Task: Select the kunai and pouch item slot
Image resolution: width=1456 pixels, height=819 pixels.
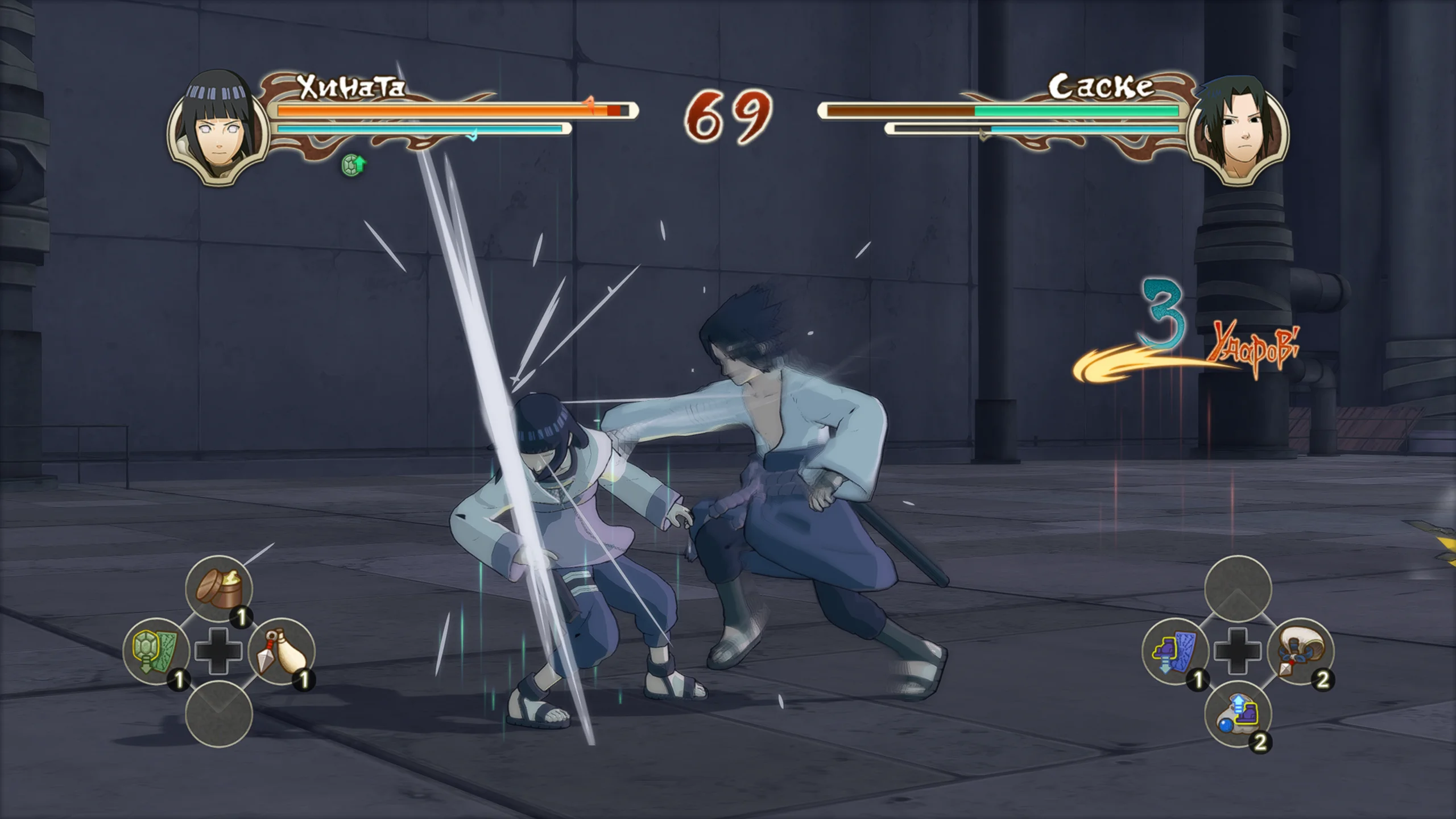Action: pos(282,651)
